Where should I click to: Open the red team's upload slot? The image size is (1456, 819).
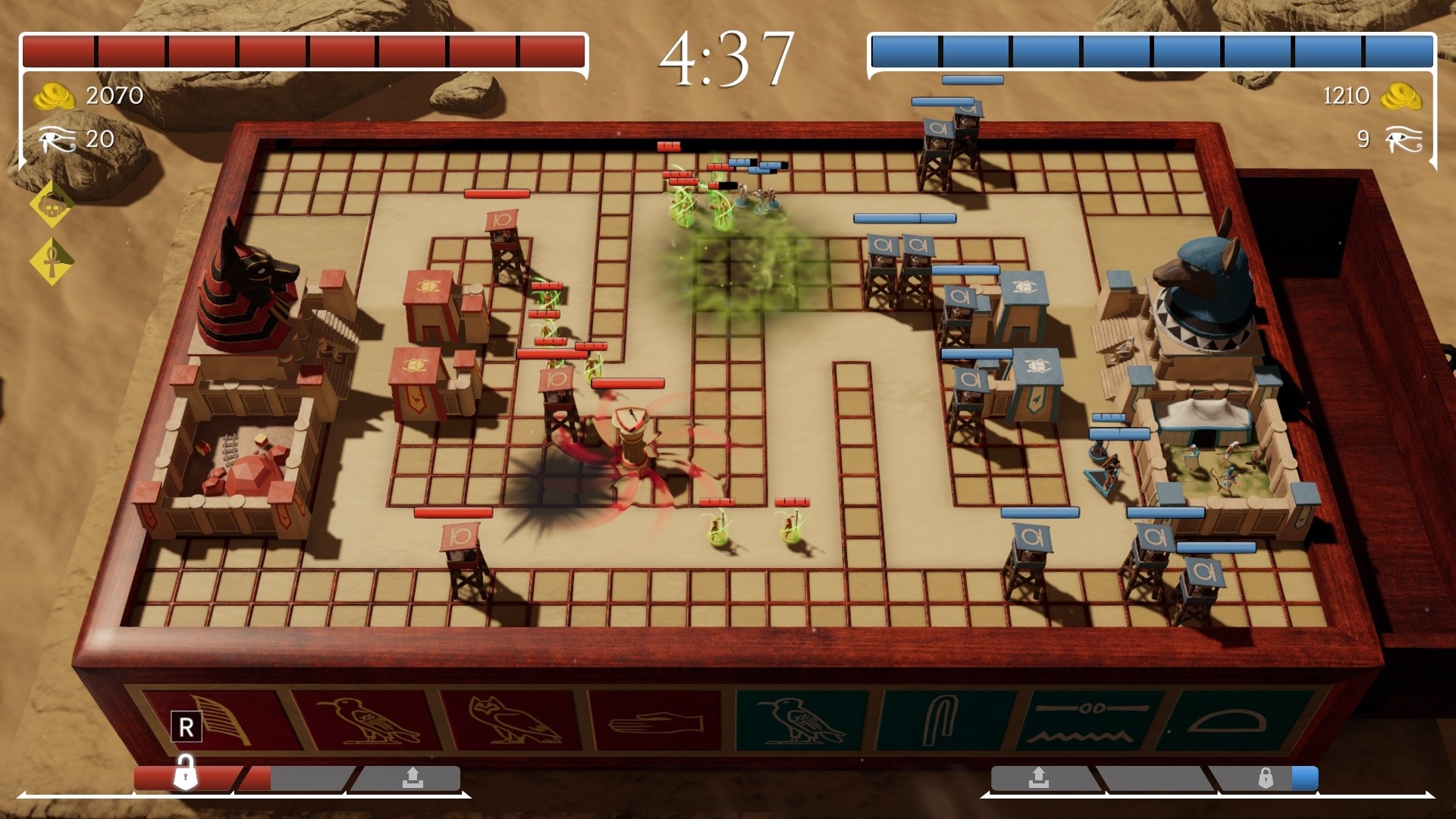pyautogui.click(x=413, y=778)
